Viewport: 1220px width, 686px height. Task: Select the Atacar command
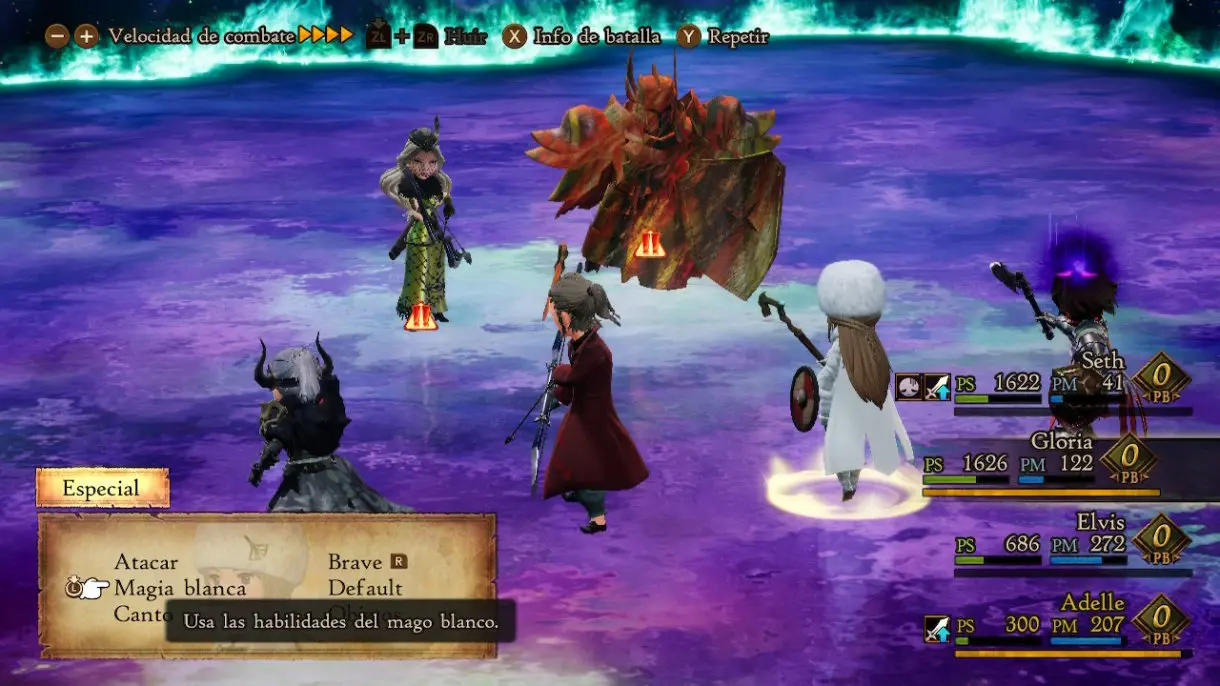point(146,562)
